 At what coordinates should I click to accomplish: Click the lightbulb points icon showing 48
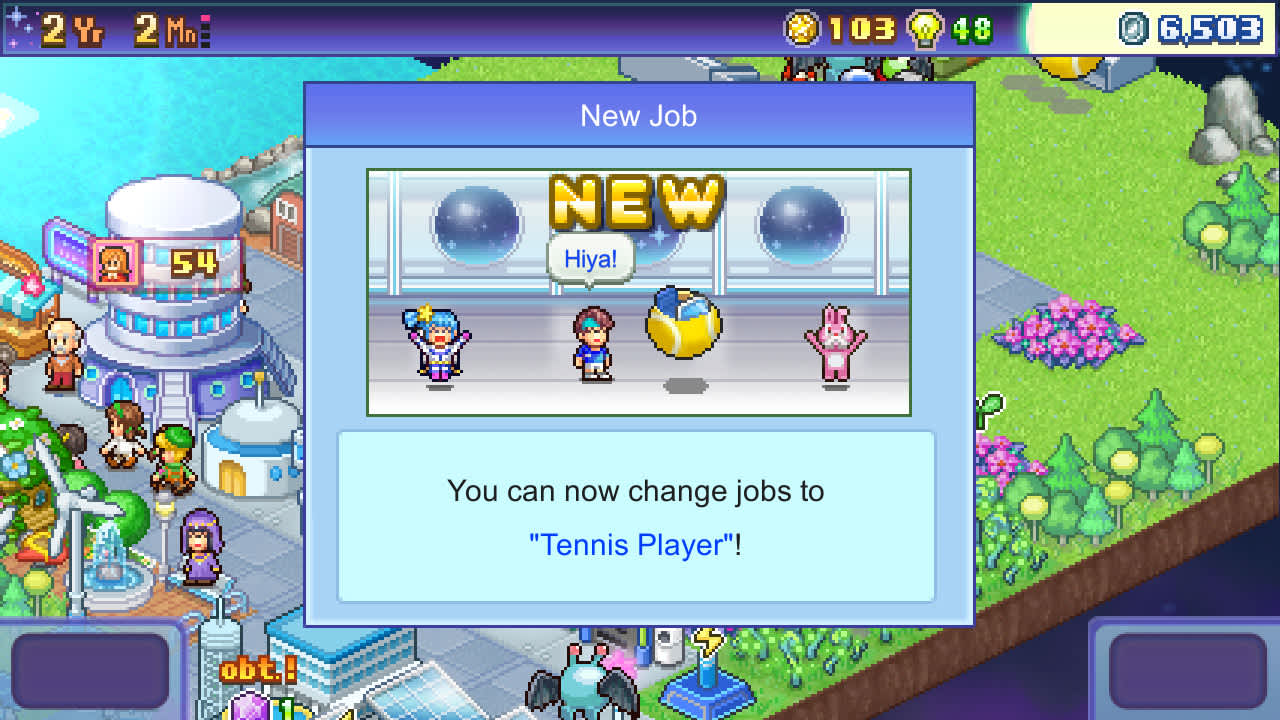coord(923,30)
